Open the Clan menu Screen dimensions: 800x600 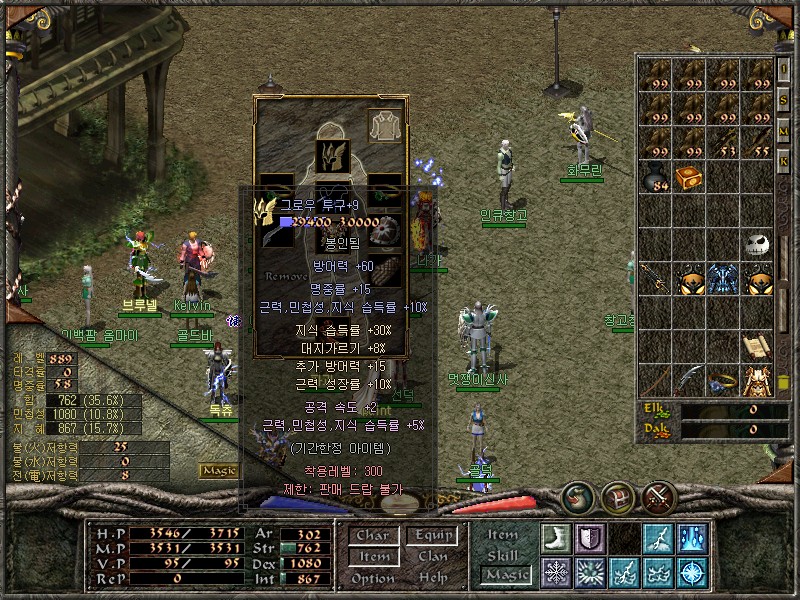point(433,556)
